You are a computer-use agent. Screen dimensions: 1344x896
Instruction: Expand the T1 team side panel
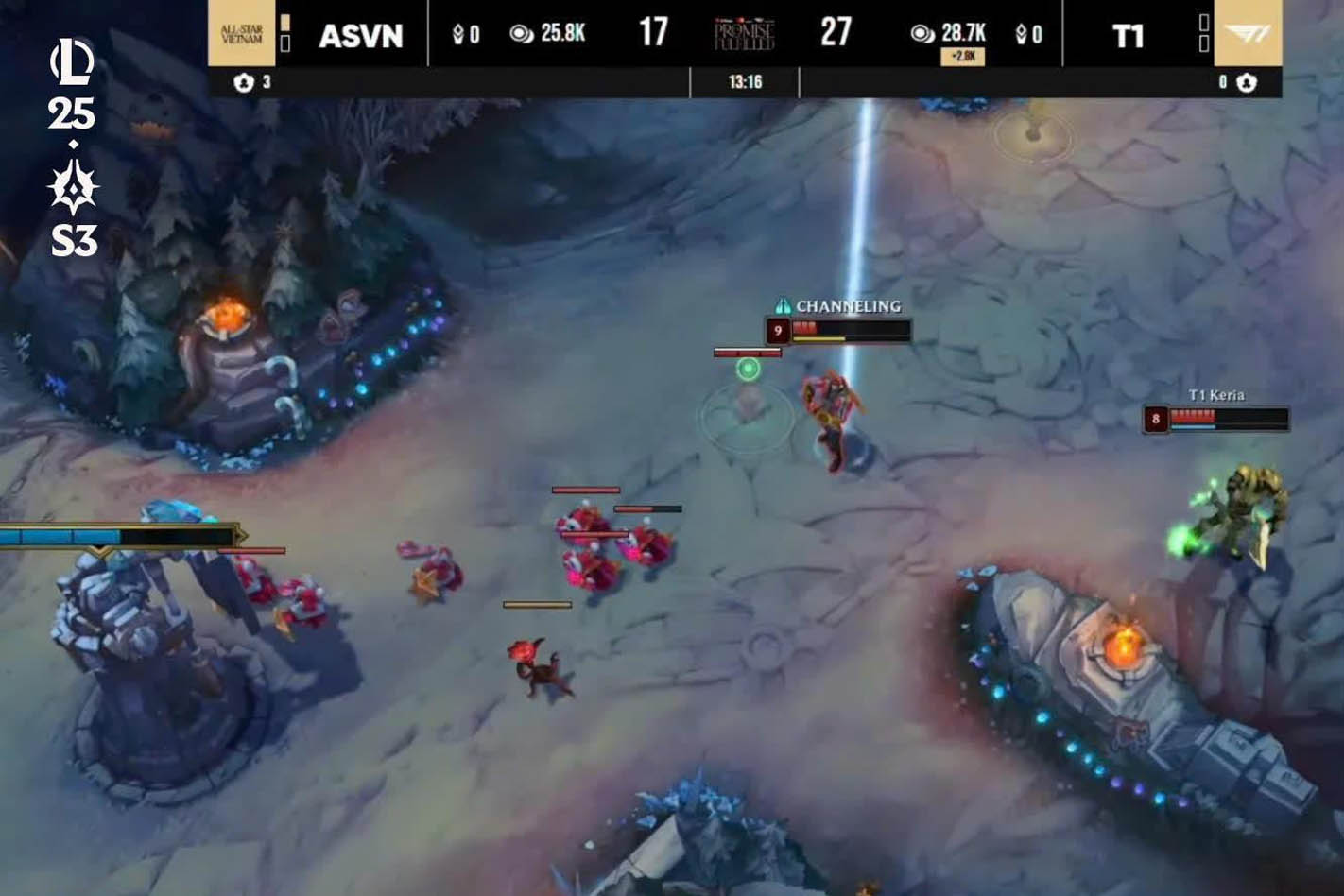click(x=1205, y=33)
